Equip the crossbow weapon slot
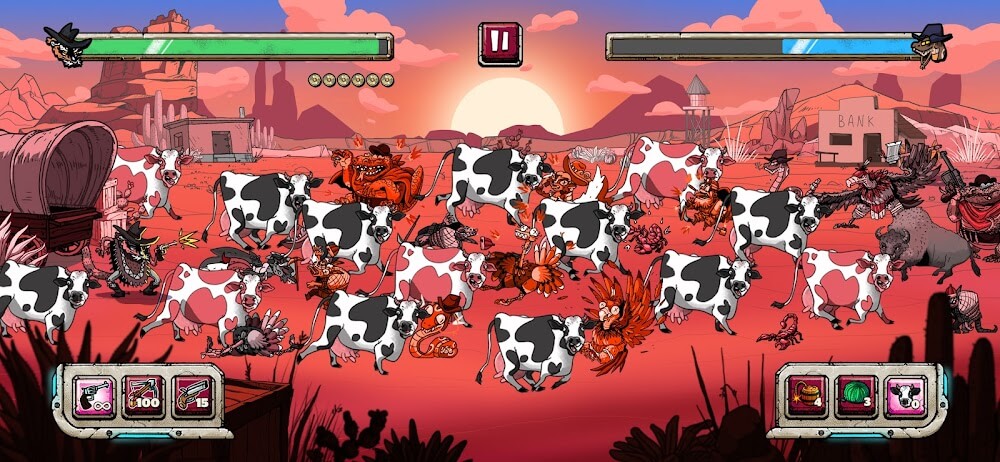The height and width of the screenshot is (462, 1000). 143,396
